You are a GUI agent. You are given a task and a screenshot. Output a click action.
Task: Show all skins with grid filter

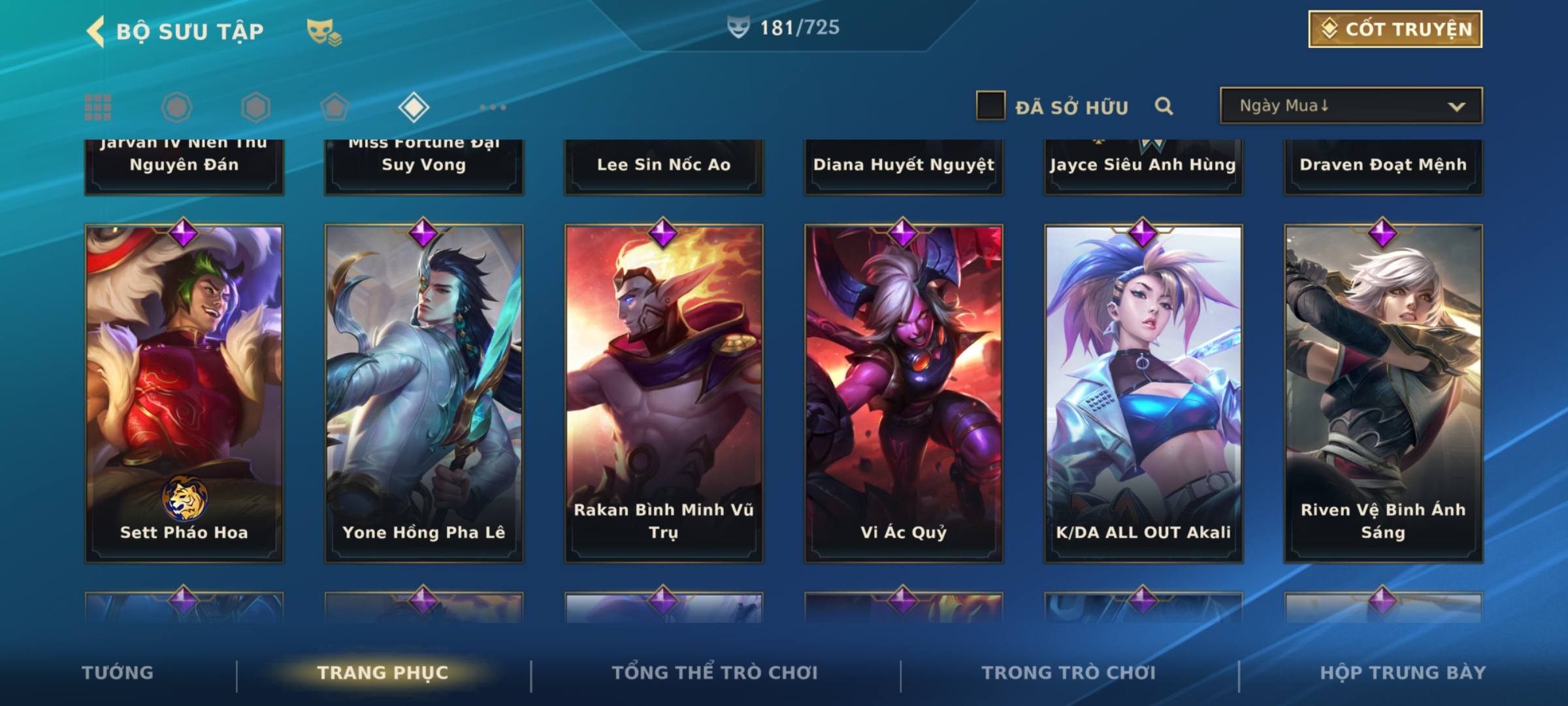click(98, 107)
